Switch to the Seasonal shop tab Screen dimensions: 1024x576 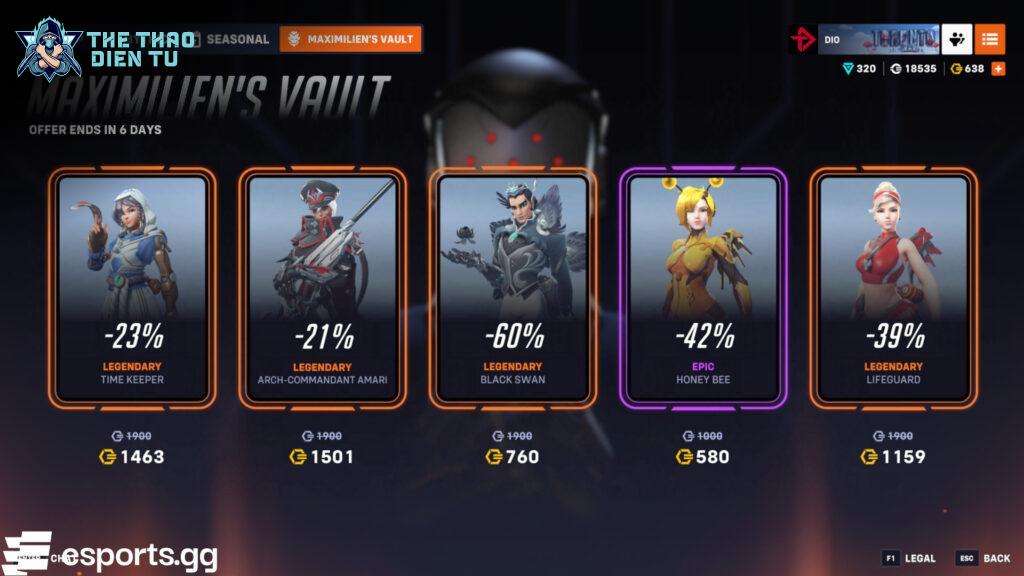237,39
